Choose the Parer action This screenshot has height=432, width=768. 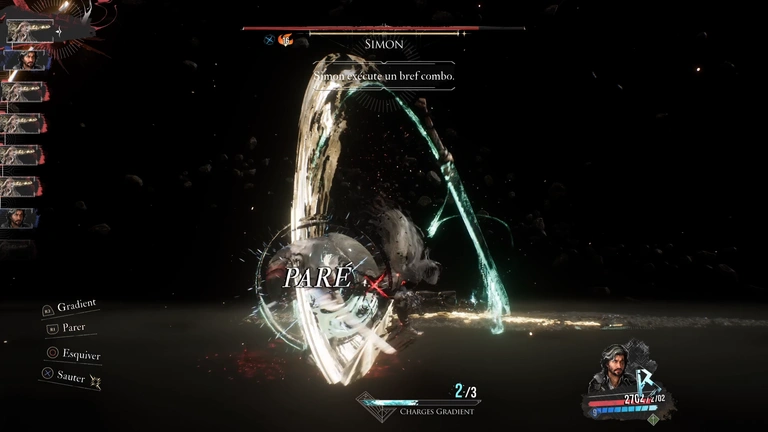click(x=72, y=328)
